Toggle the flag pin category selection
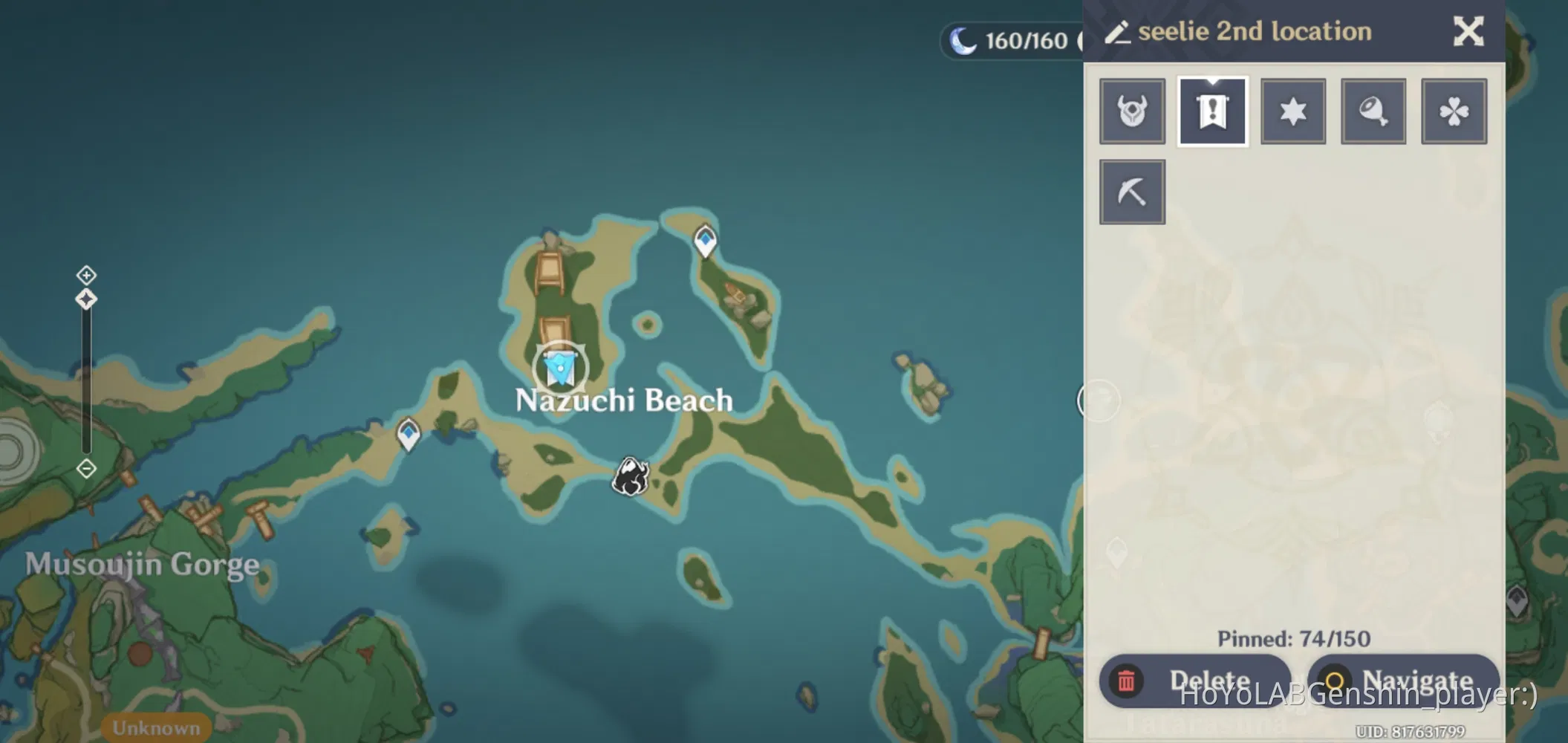This screenshot has height=743, width=1568. [x=1212, y=110]
